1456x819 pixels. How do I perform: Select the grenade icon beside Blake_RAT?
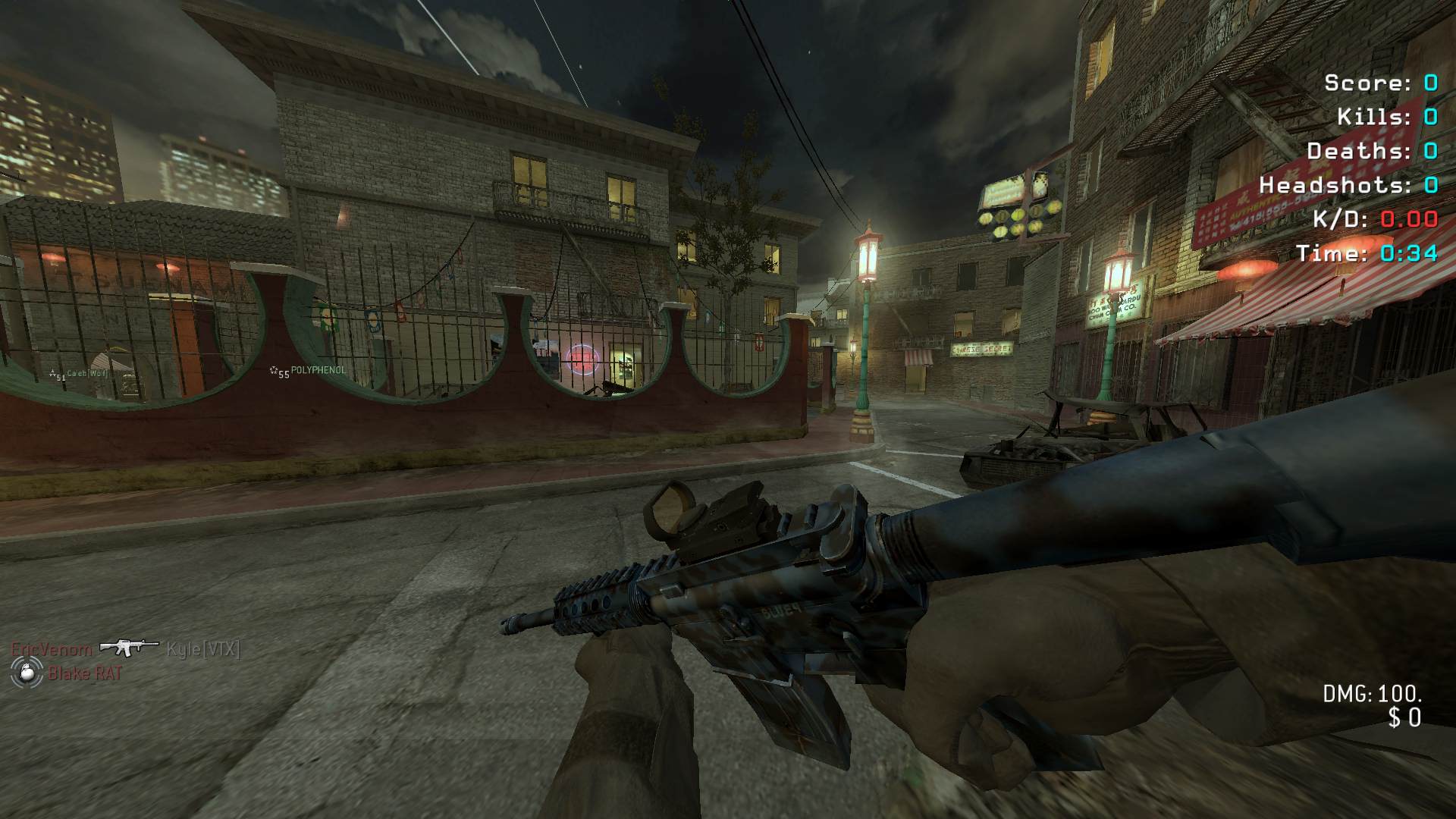(x=25, y=672)
